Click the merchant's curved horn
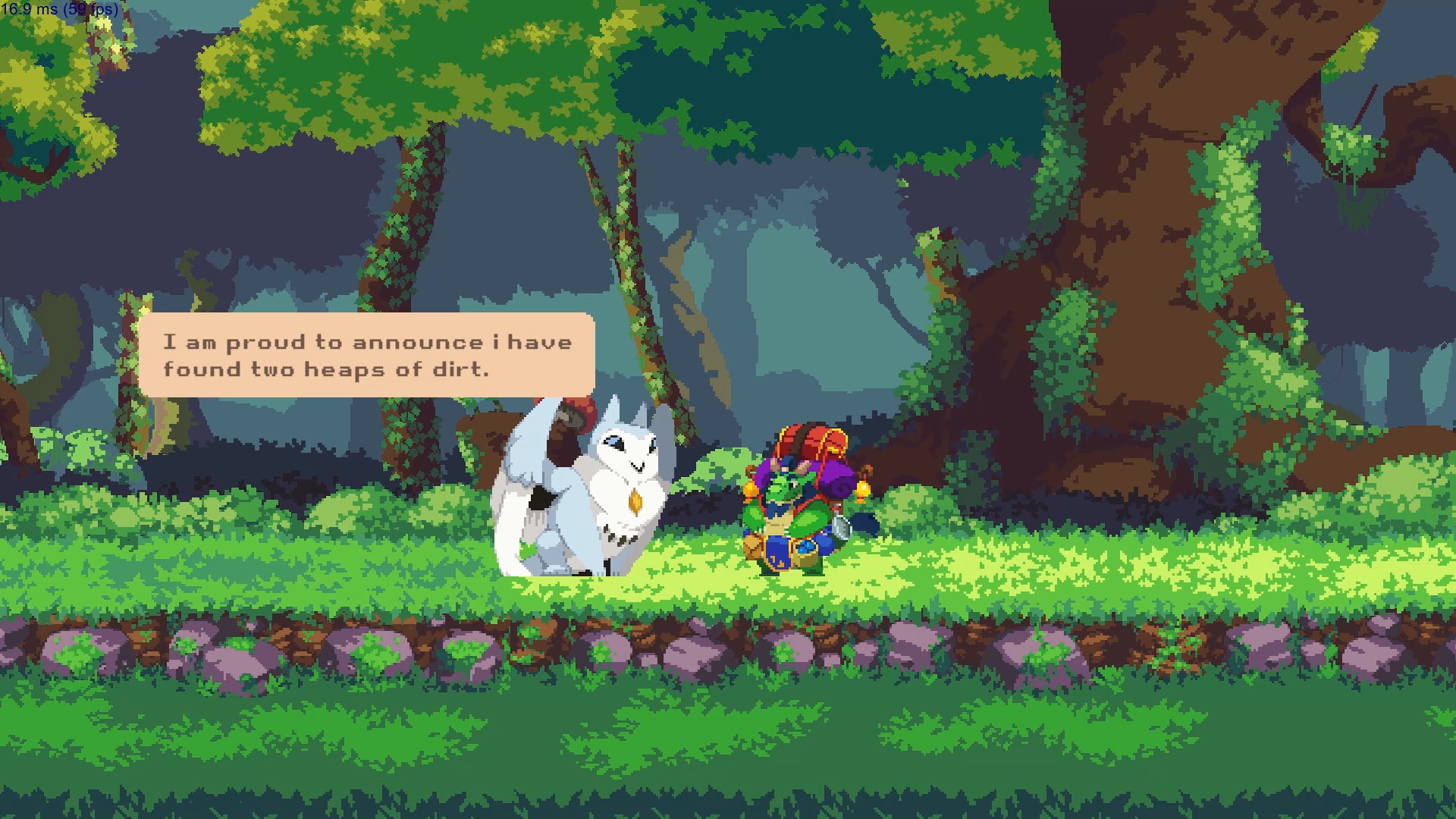Viewport: 1456px width, 819px height. click(802, 465)
